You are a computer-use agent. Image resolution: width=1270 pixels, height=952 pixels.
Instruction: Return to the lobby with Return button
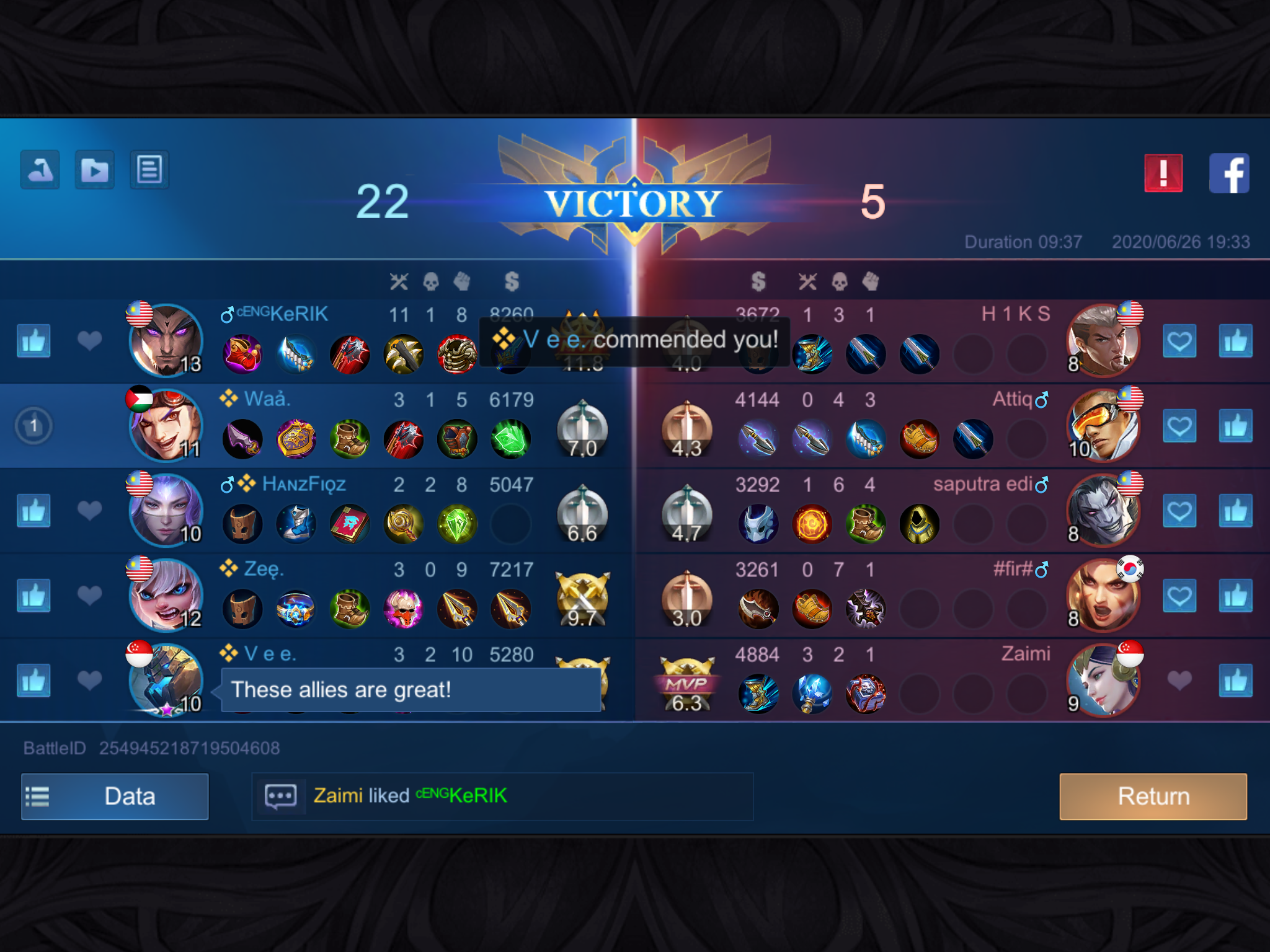pyautogui.click(x=1153, y=796)
